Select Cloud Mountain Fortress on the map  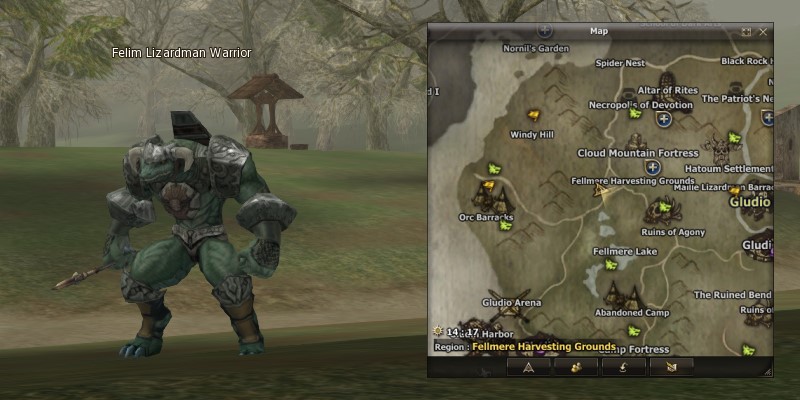tap(637, 153)
